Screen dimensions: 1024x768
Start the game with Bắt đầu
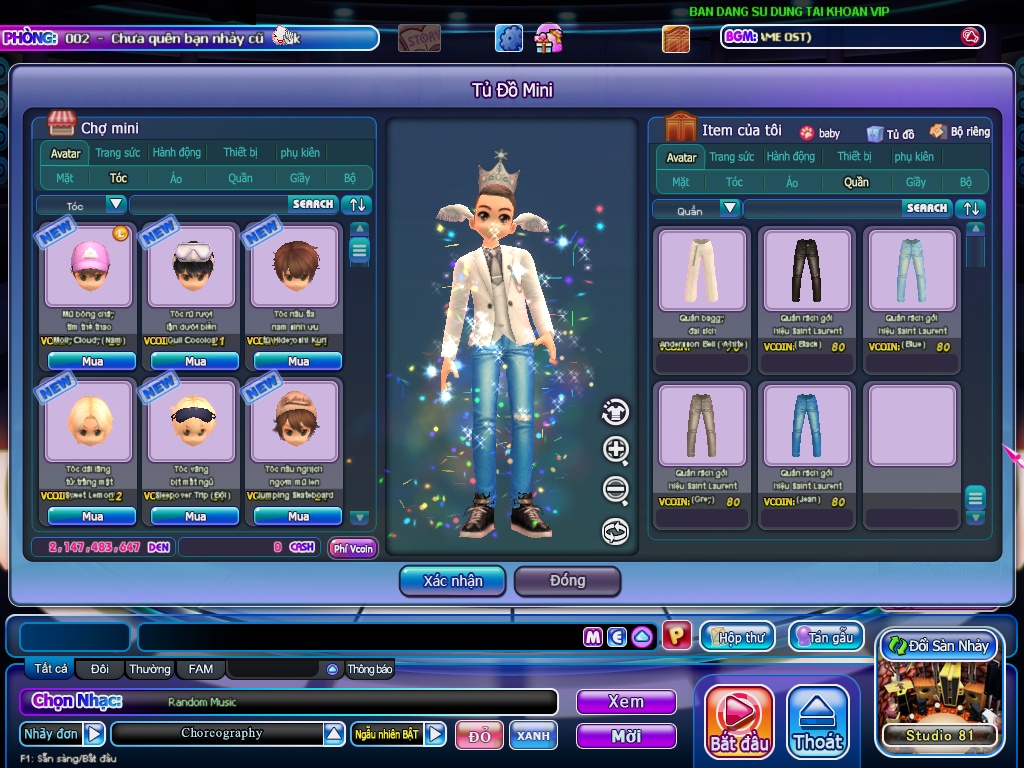[x=740, y=722]
